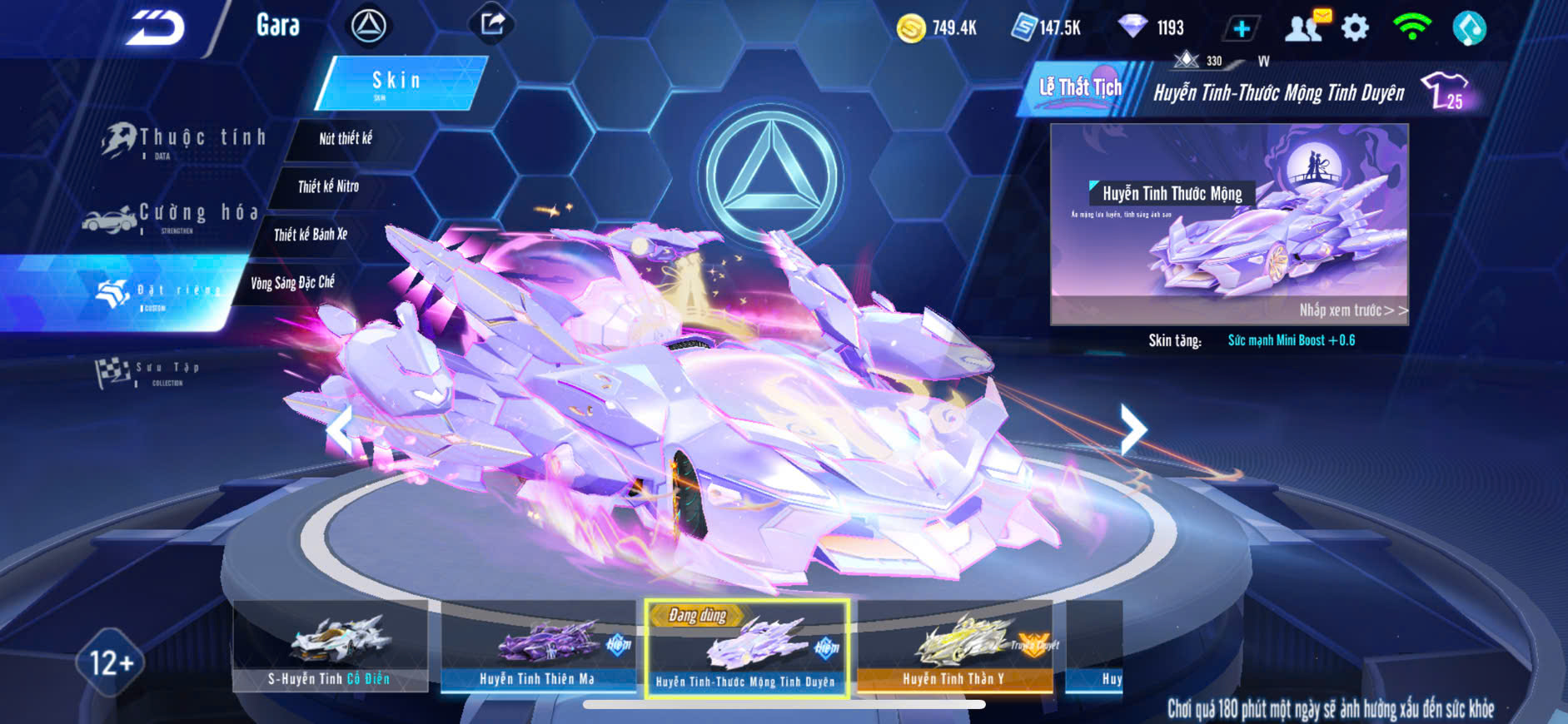Open the share icon next to Gara
Viewport: 1568px width, 724px height.
coord(491,24)
